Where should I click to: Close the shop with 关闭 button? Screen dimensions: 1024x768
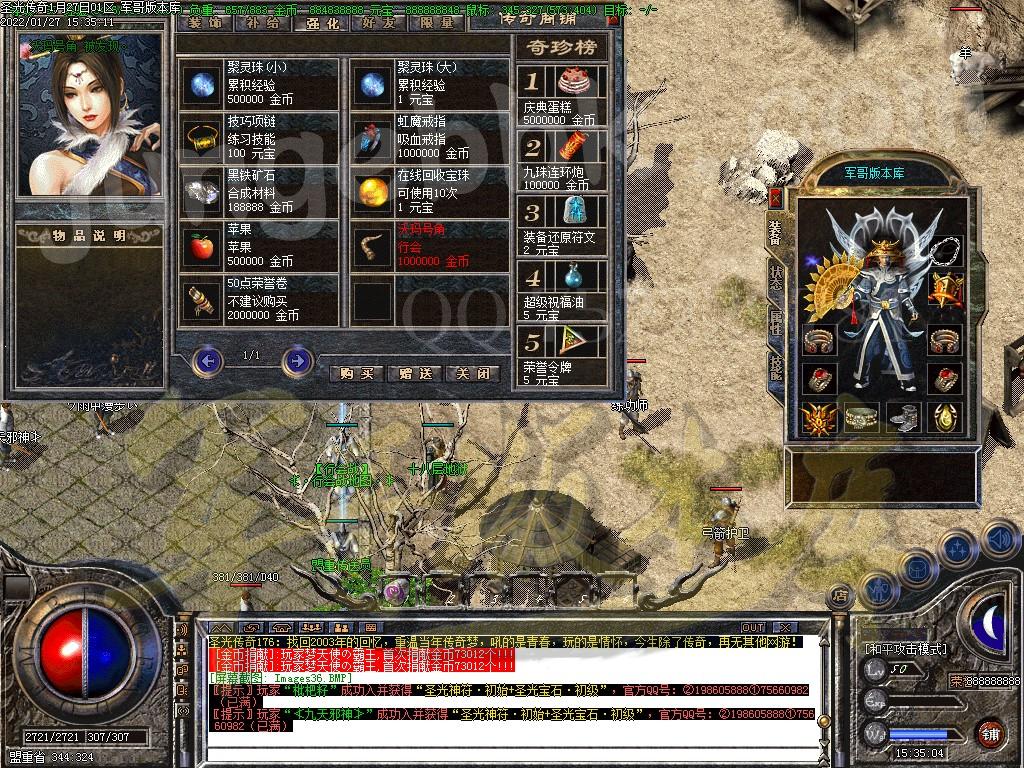pos(473,373)
